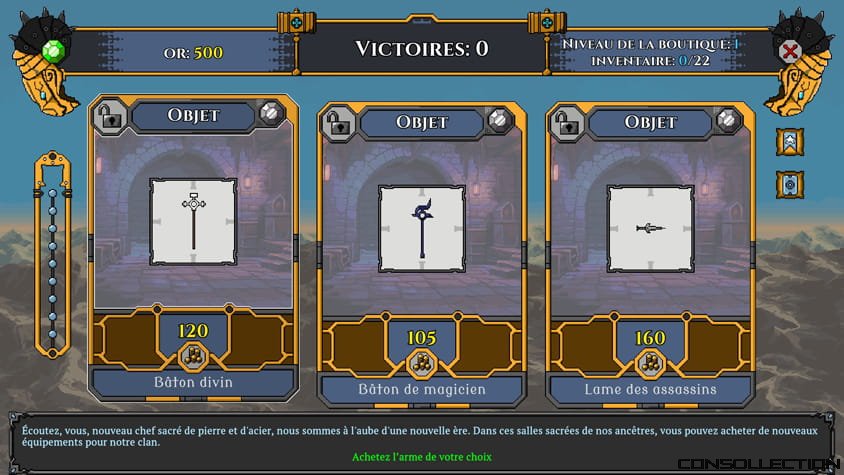The height and width of the screenshot is (475, 844).
Task: Open the blue card icon
Action: coord(791,184)
